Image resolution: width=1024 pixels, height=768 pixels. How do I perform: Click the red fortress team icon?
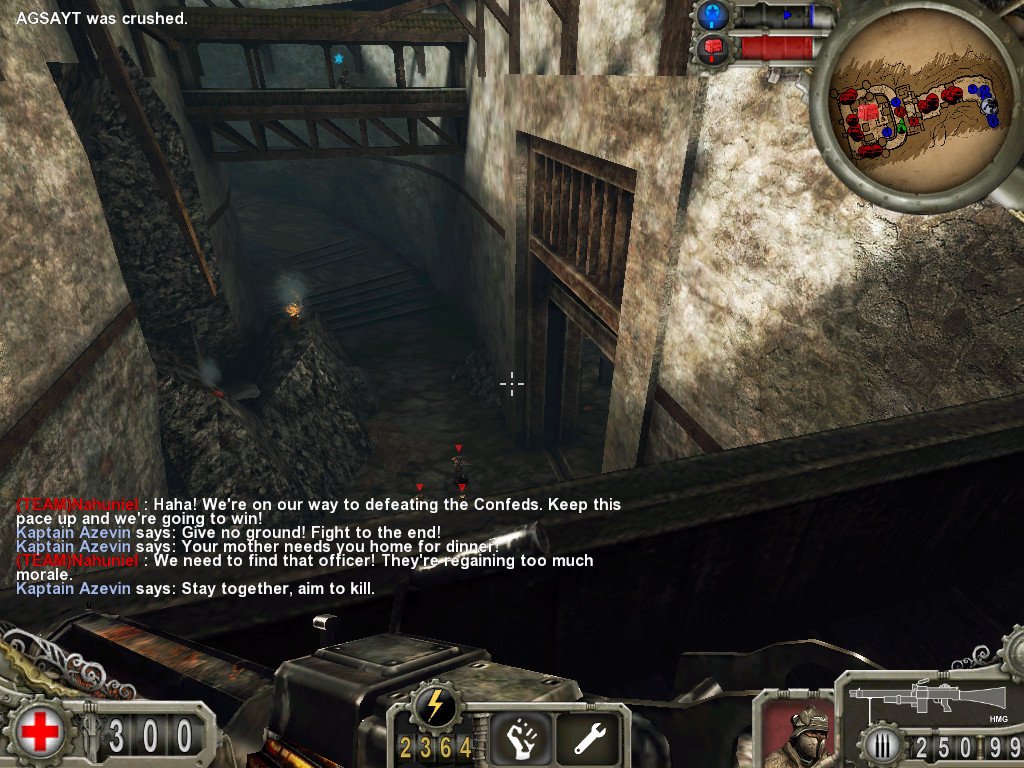[712, 47]
